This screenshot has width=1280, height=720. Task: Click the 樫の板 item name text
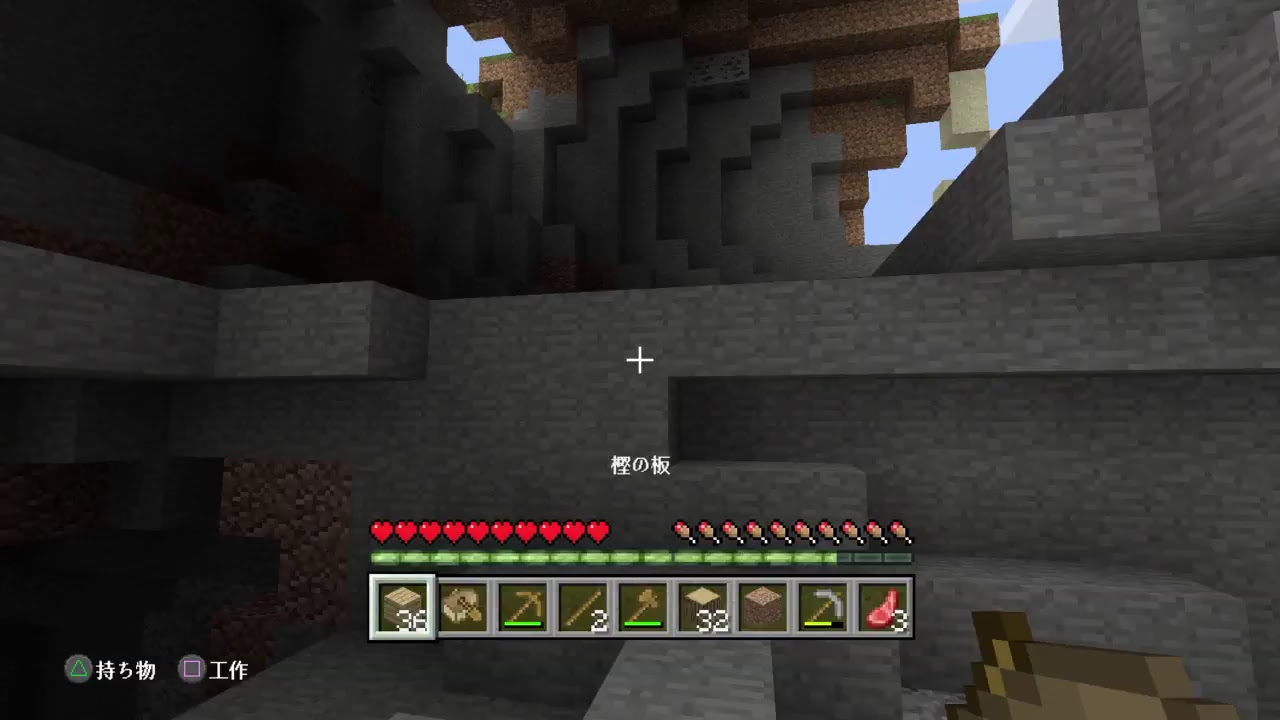coord(638,465)
